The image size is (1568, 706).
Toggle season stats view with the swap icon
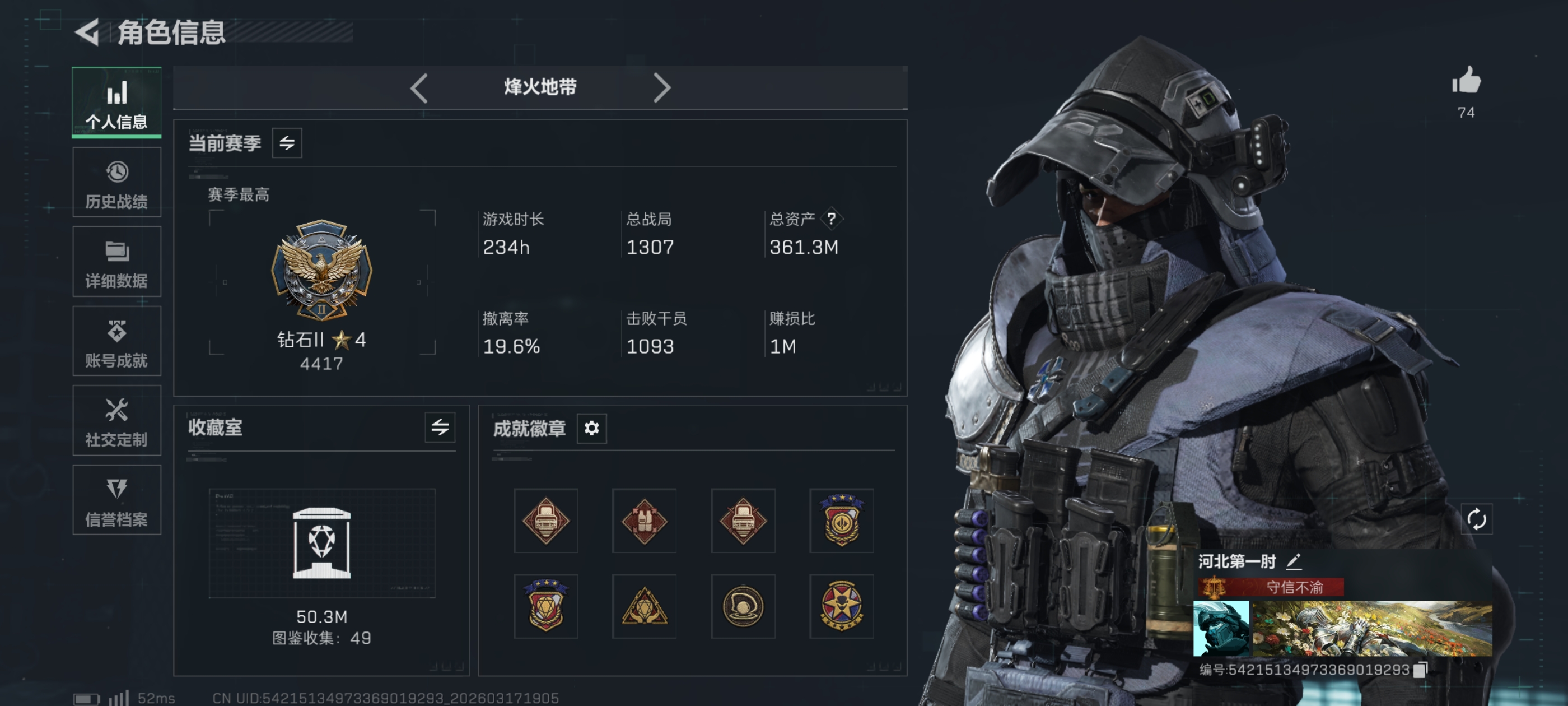click(287, 142)
